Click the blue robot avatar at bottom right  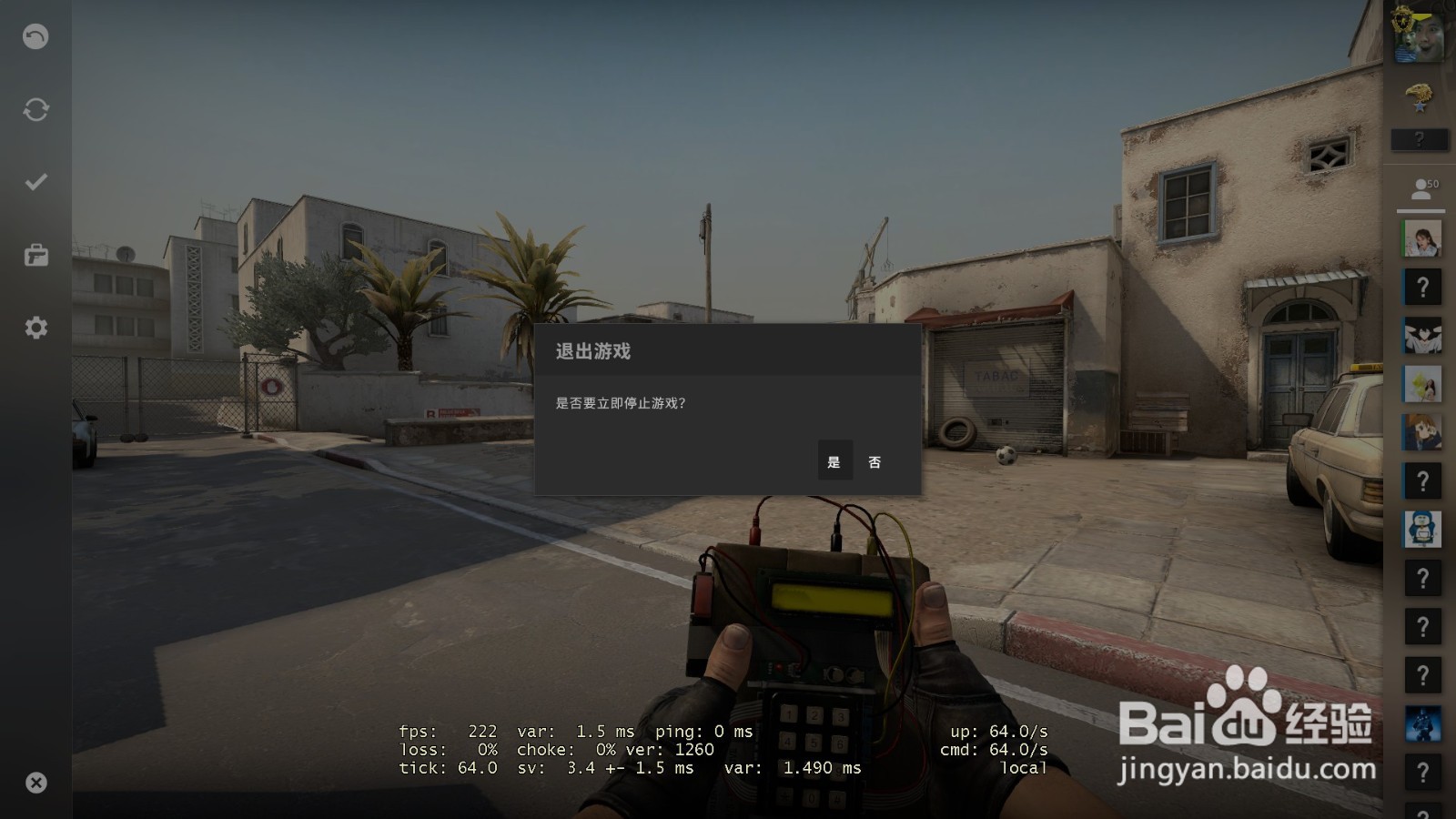click(1421, 723)
